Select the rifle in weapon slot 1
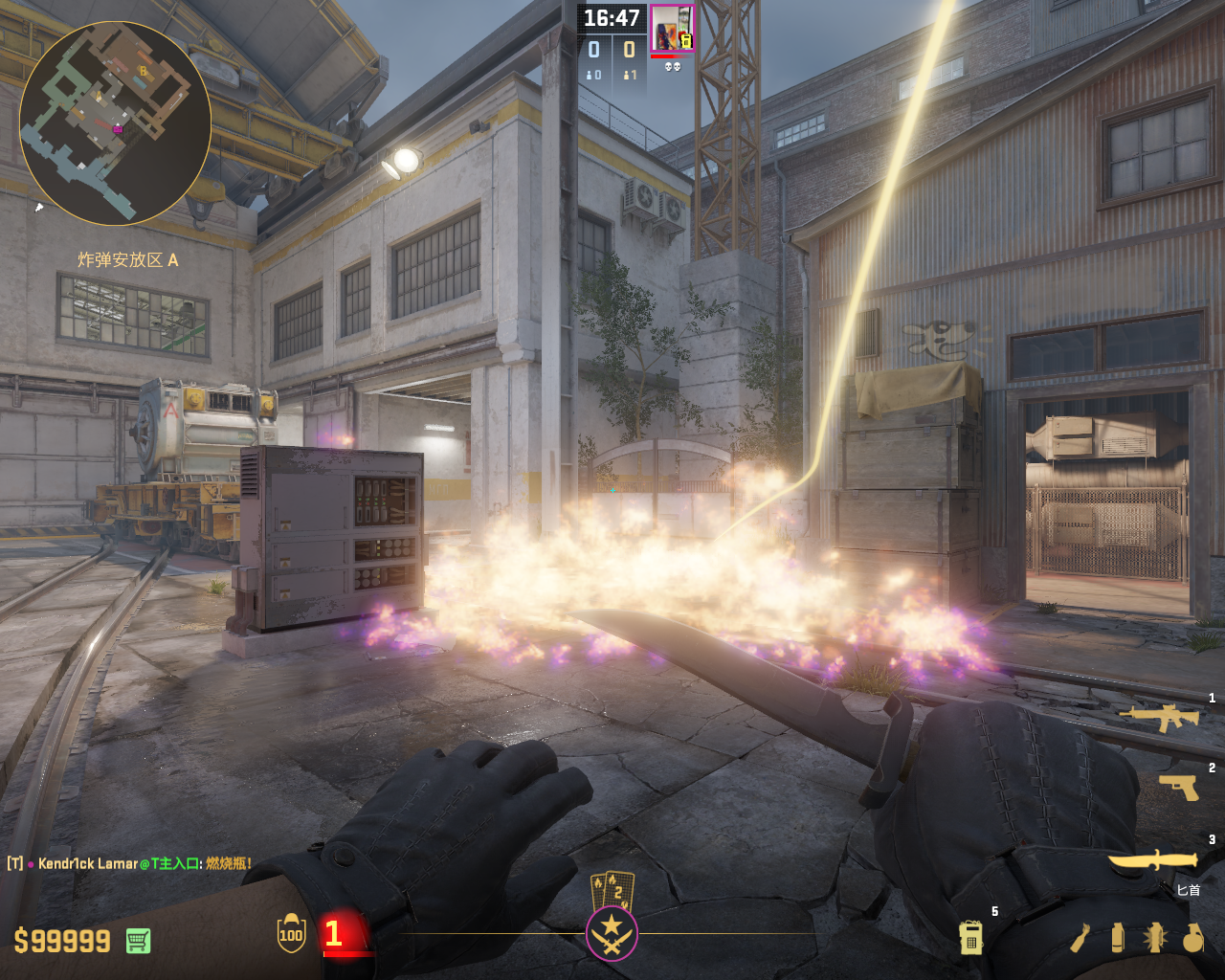 1159,717
